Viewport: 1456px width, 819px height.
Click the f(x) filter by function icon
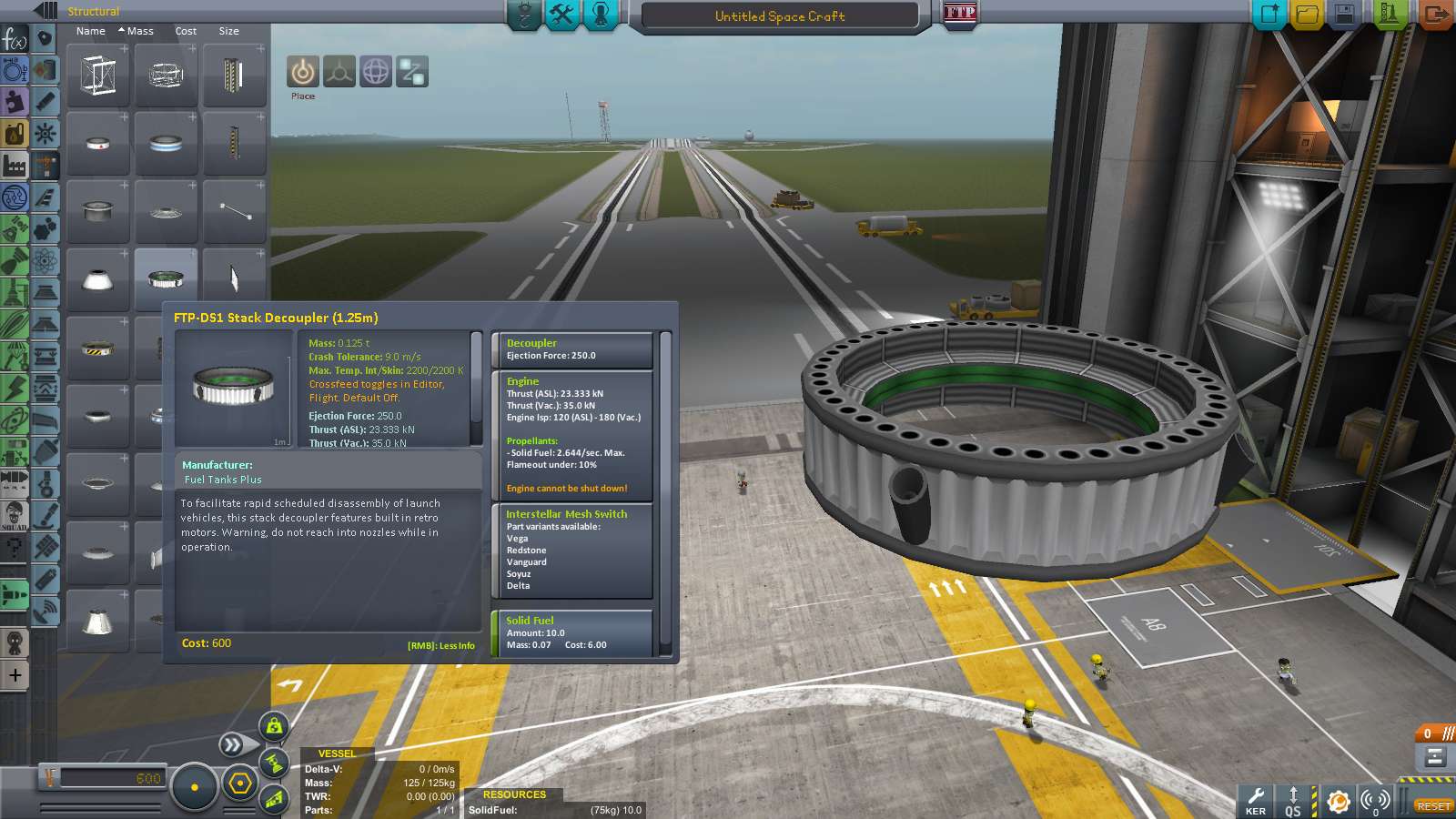click(15, 38)
